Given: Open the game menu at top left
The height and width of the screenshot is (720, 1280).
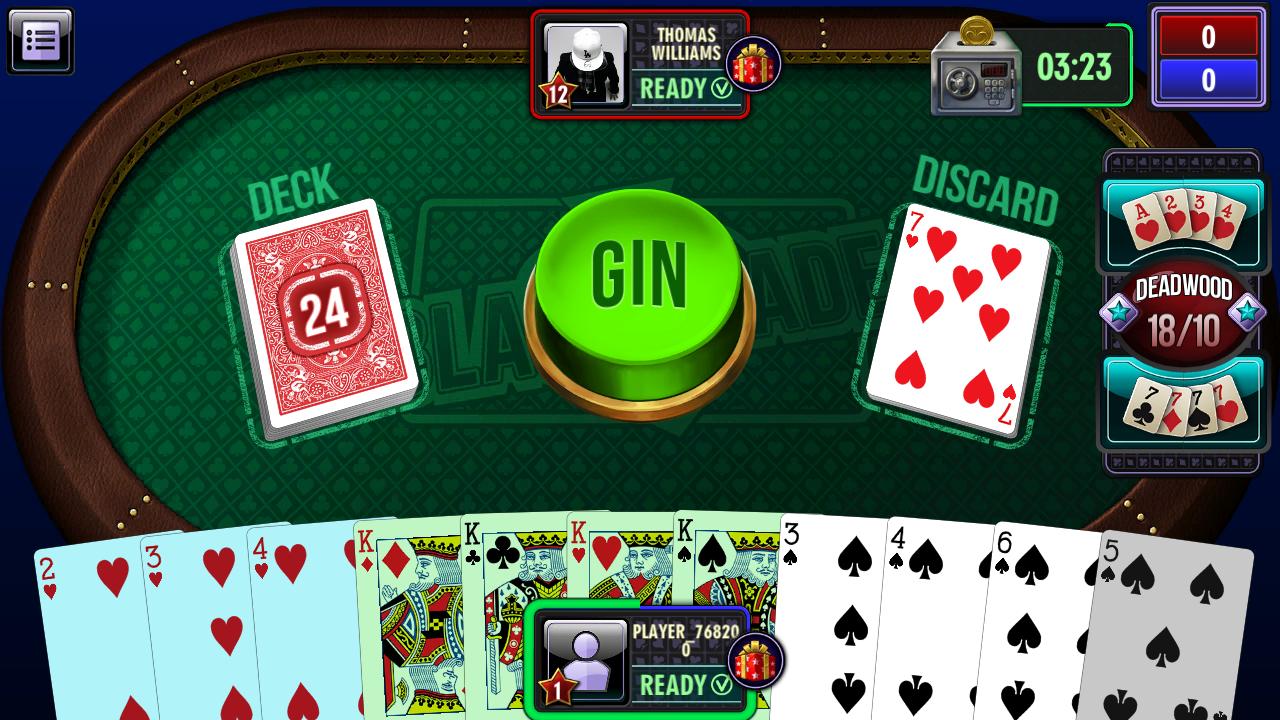Looking at the screenshot, I should point(41,41).
